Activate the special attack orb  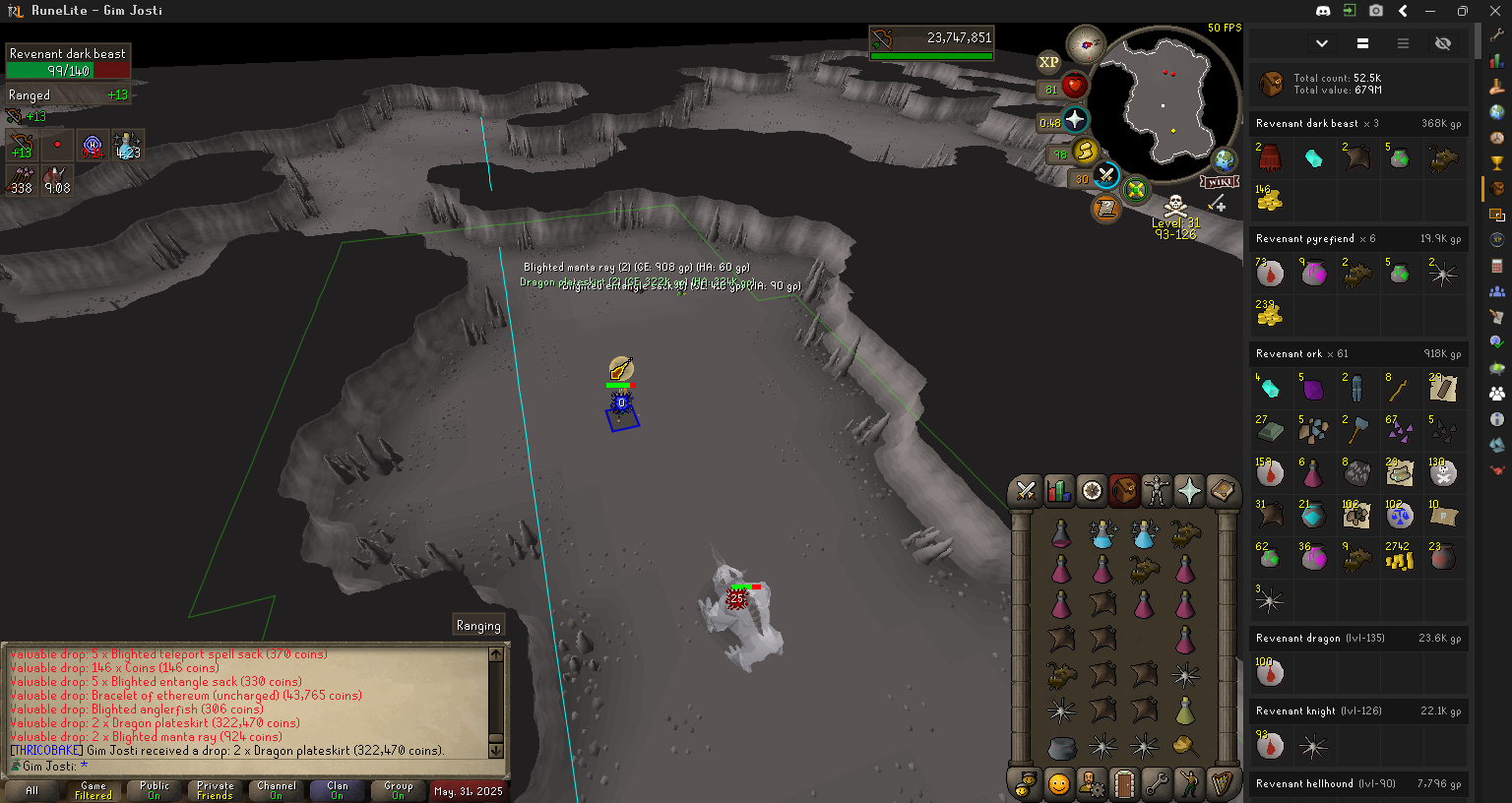pyautogui.click(x=1106, y=177)
